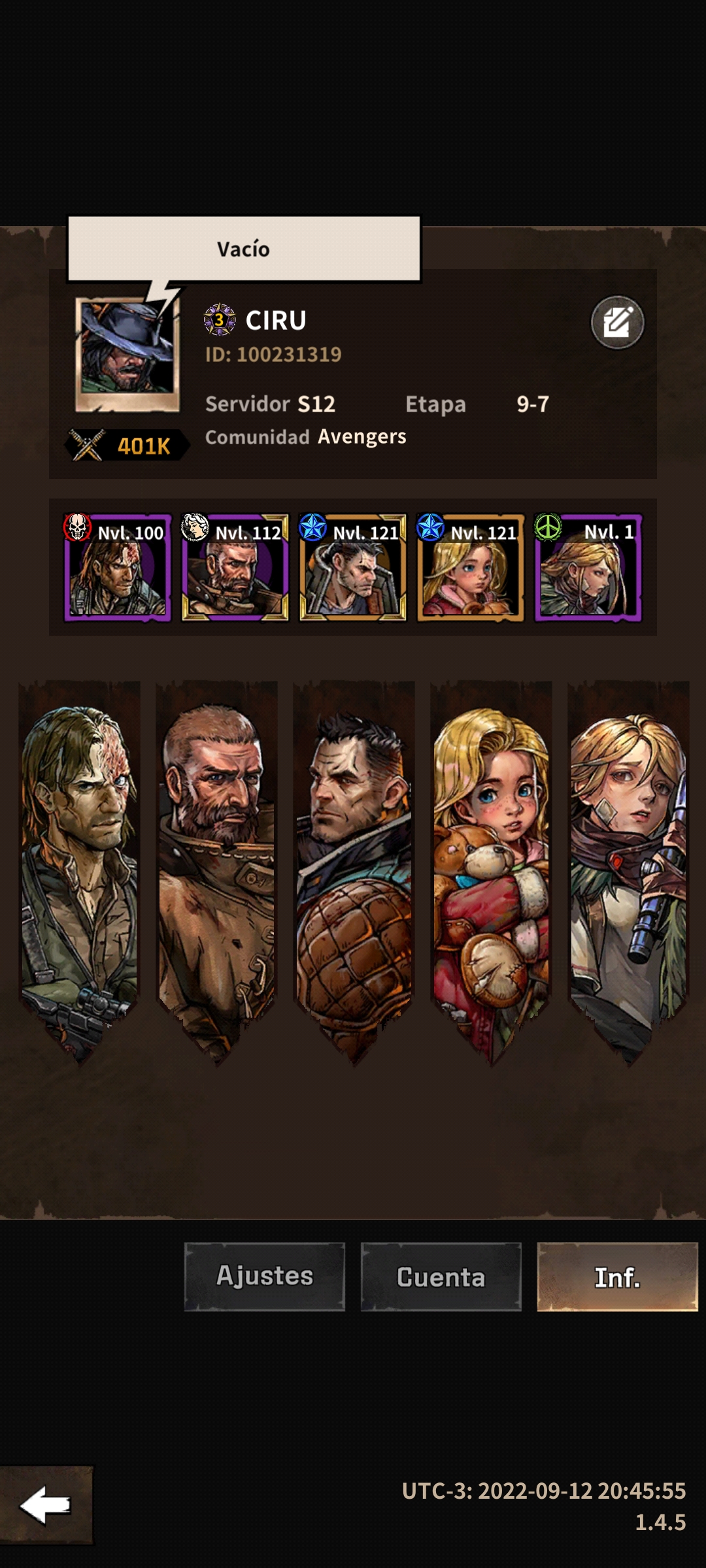Select the Nvl. 112 bearded hero tile
Image resolution: width=706 pixels, height=1568 pixels.
coord(235,567)
